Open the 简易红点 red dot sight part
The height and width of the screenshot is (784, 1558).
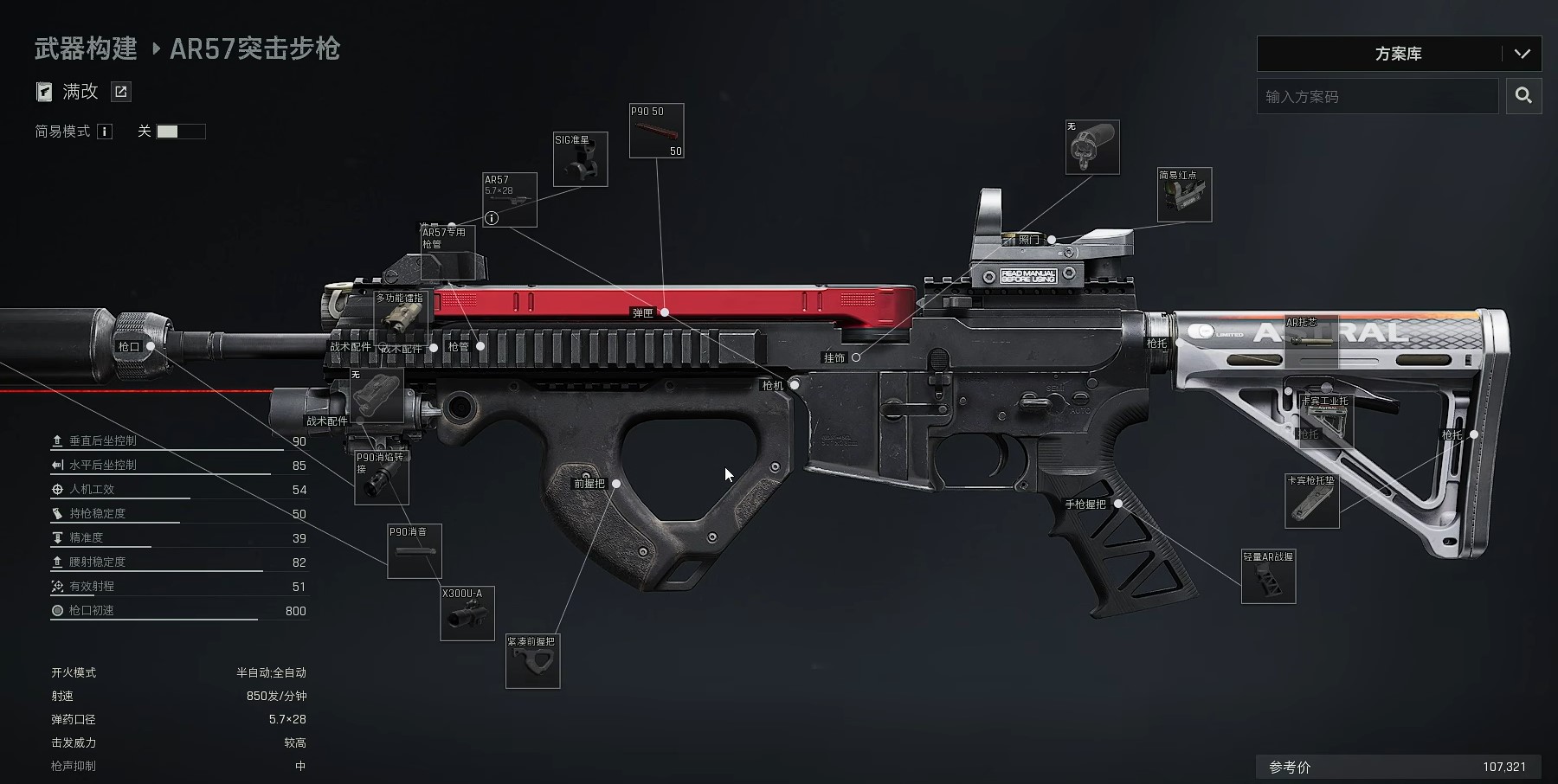pyautogui.click(x=1183, y=196)
